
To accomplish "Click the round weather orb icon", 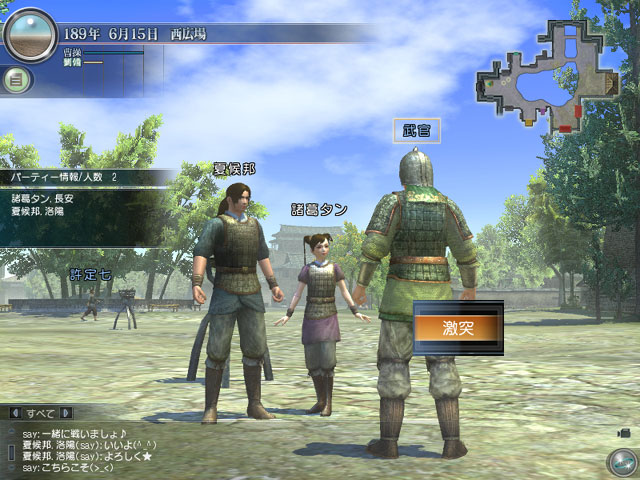I will 30,35.
